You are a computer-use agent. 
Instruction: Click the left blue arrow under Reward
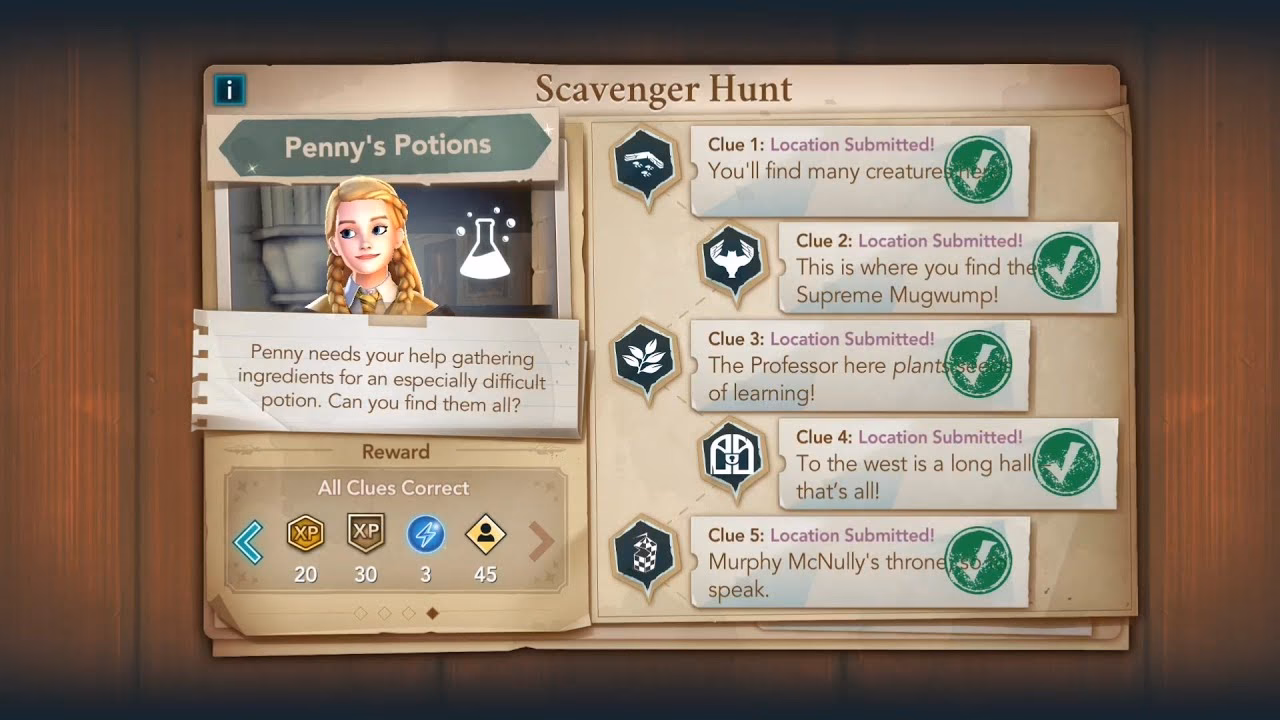[x=247, y=541]
